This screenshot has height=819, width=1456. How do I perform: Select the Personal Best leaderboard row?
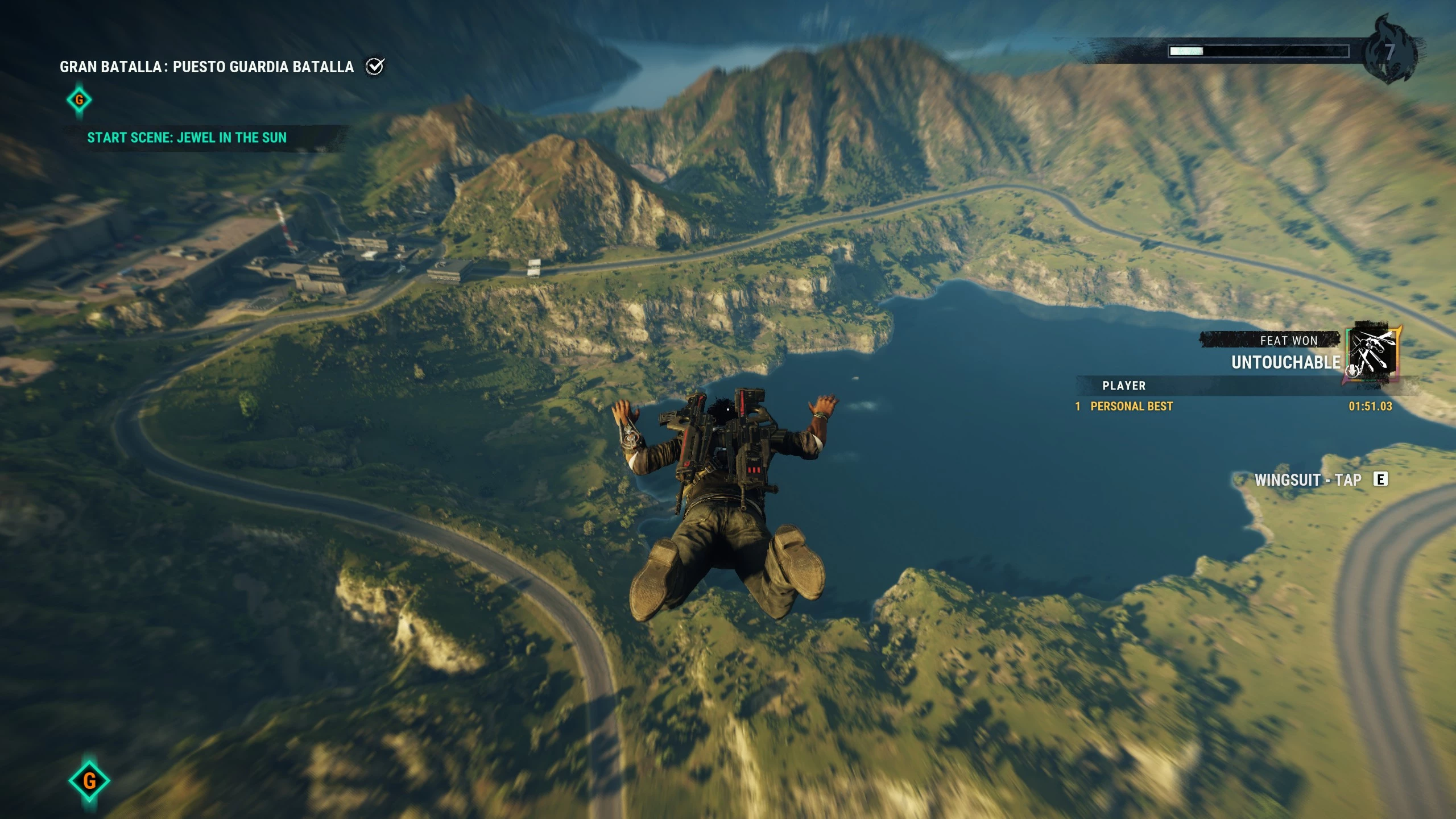coord(1233,406)
